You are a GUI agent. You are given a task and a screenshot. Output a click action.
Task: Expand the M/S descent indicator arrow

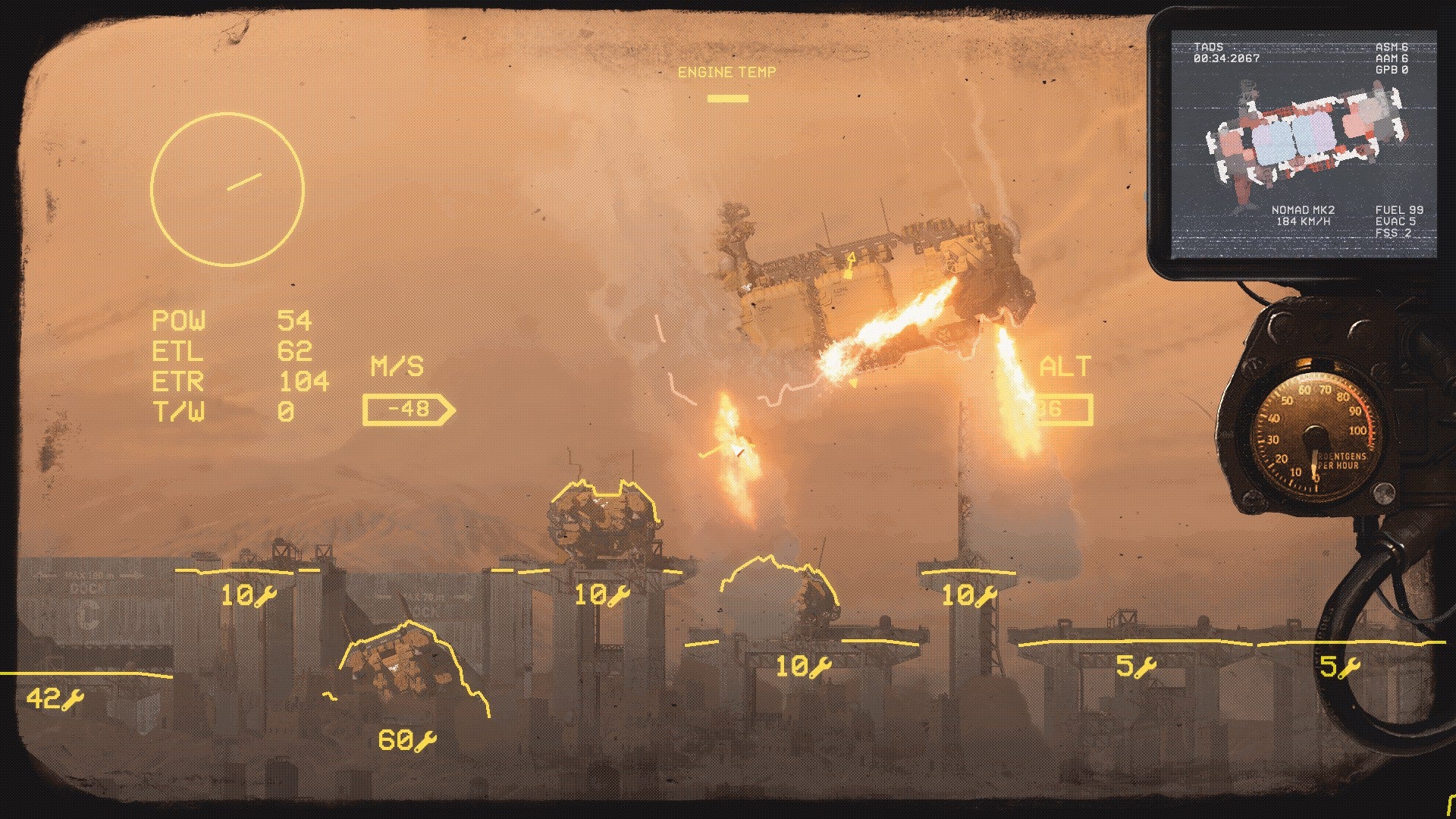point(408,408)
